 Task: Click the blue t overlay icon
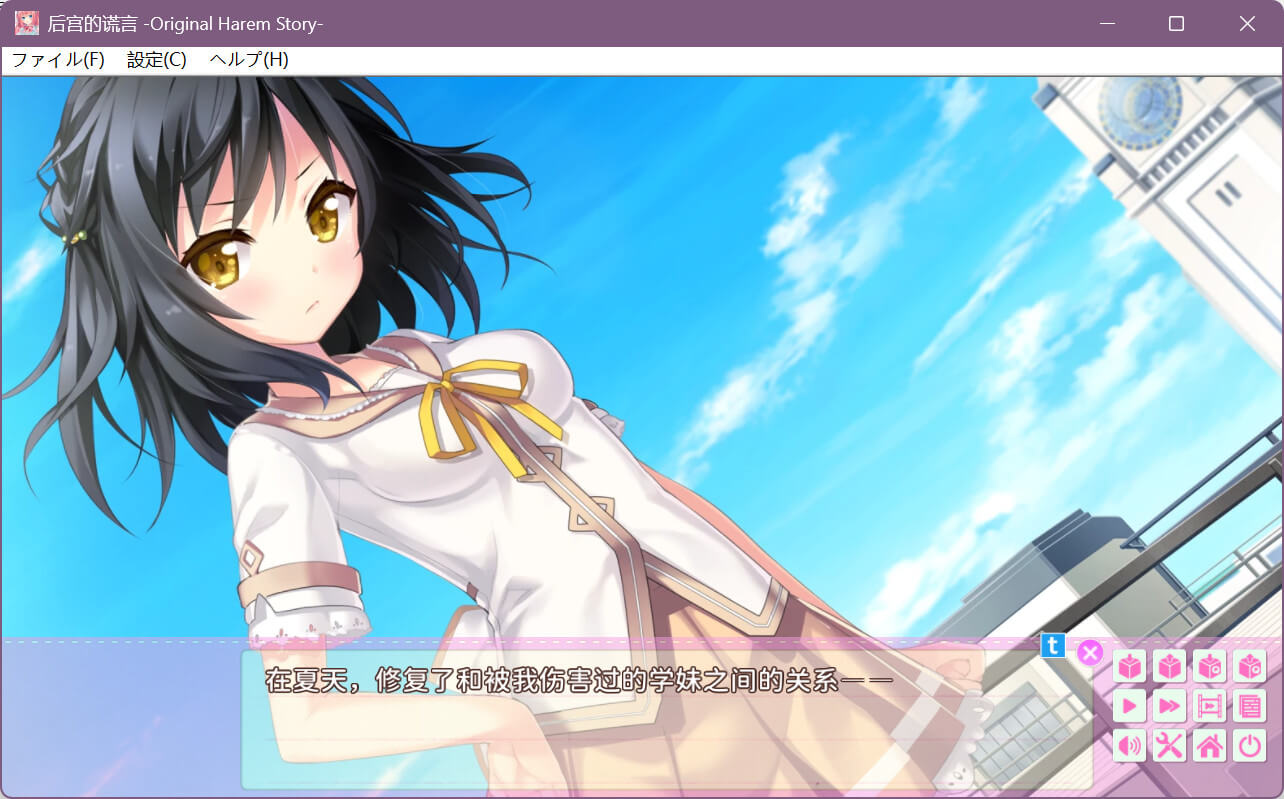pos(1053,645)
